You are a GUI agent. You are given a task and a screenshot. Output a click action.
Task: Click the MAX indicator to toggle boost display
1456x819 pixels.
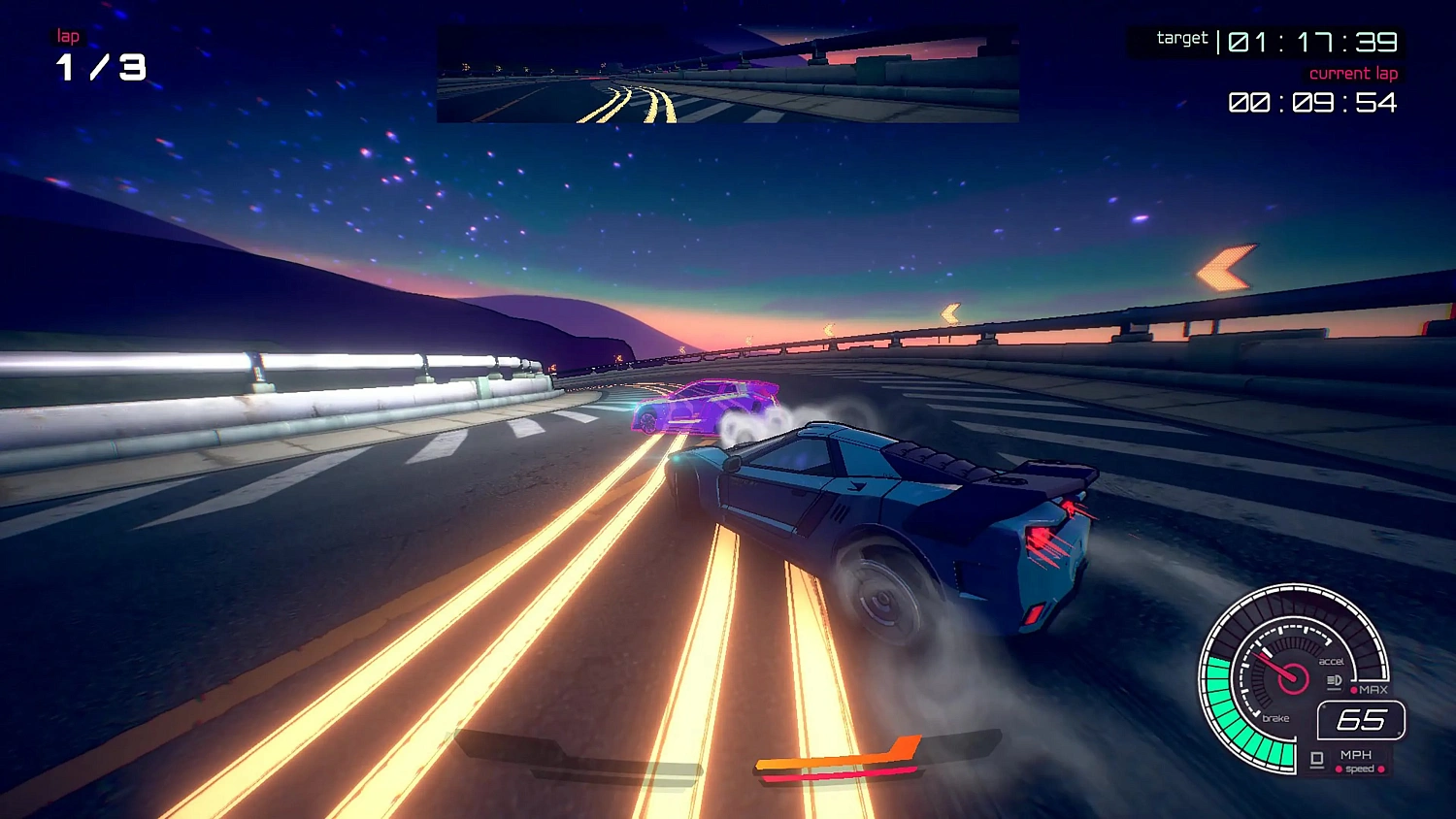point(1372,689)
